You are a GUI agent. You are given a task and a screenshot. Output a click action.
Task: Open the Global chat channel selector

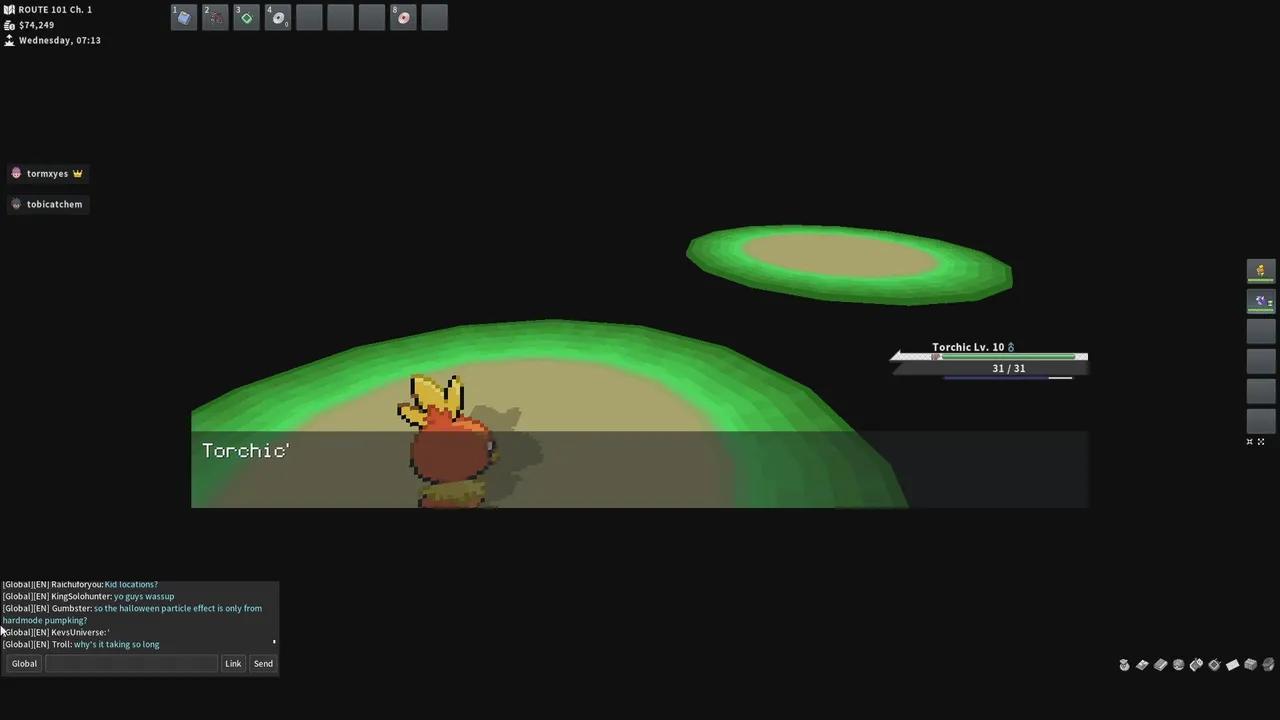click(24, 663)
